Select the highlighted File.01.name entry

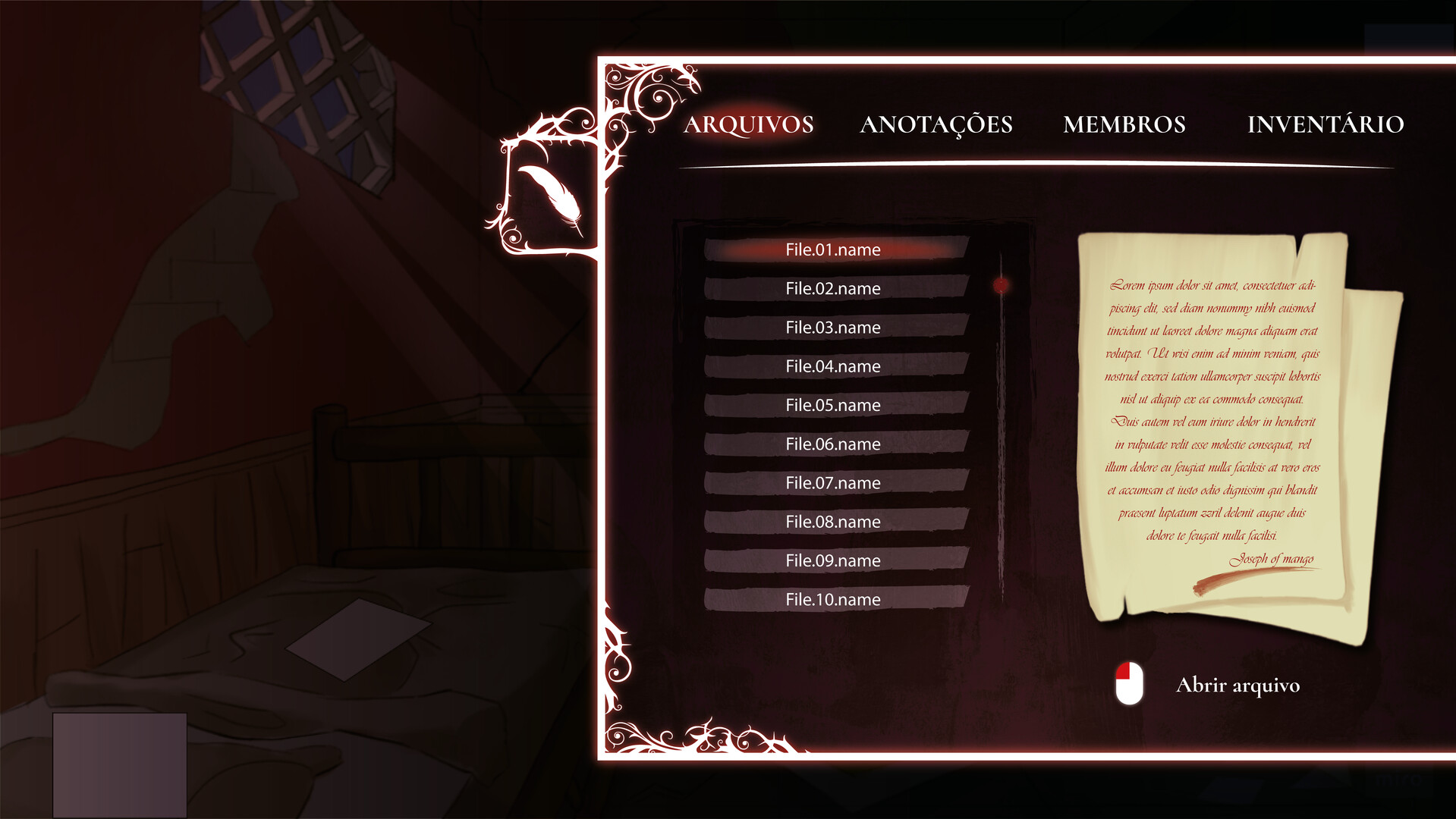click(833, 249)
